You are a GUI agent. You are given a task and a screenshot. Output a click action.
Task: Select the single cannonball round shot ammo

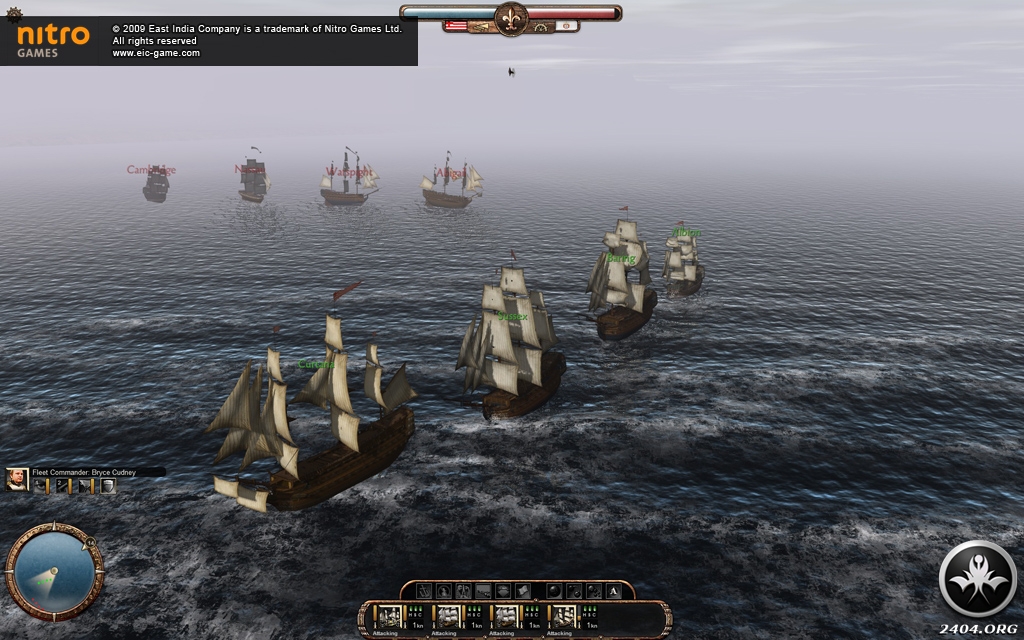pos(554,591)
